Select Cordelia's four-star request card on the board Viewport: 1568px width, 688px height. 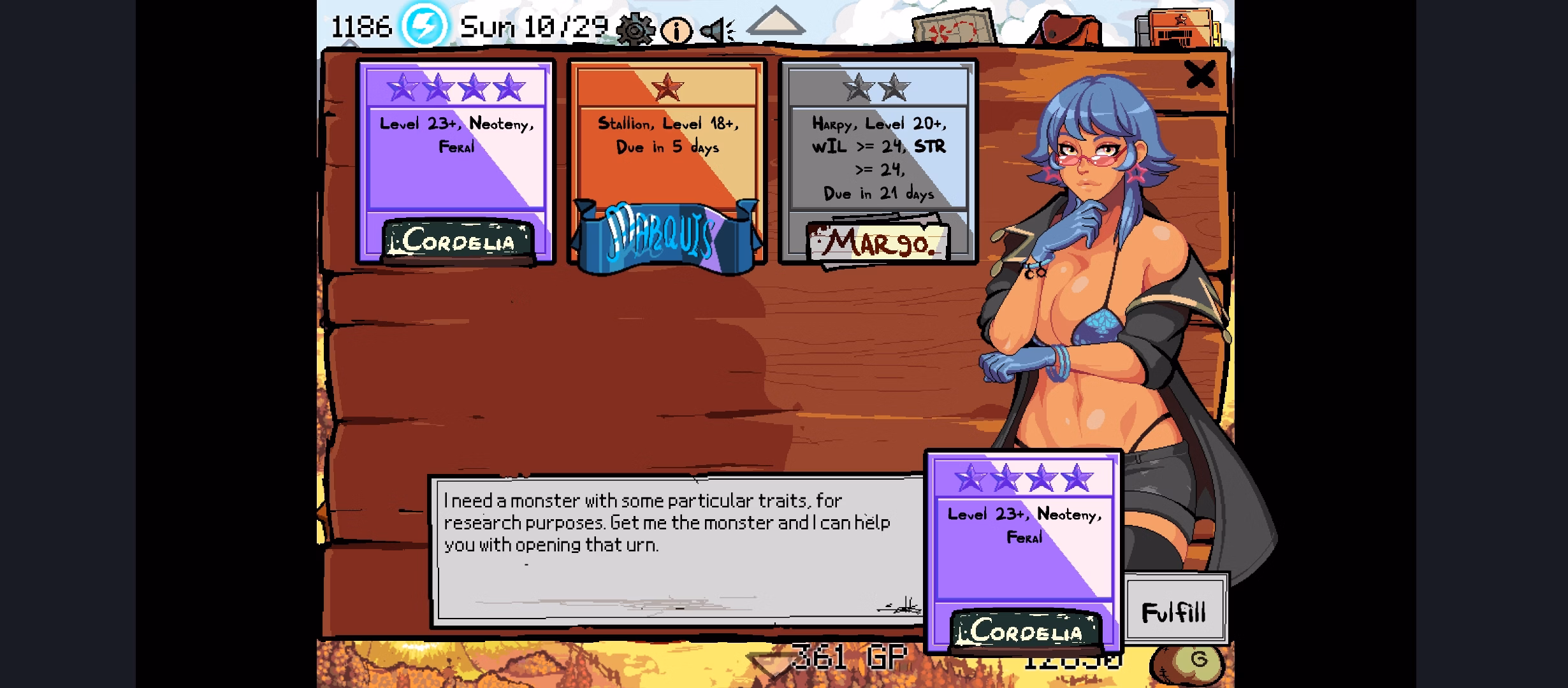coord(456,162)
